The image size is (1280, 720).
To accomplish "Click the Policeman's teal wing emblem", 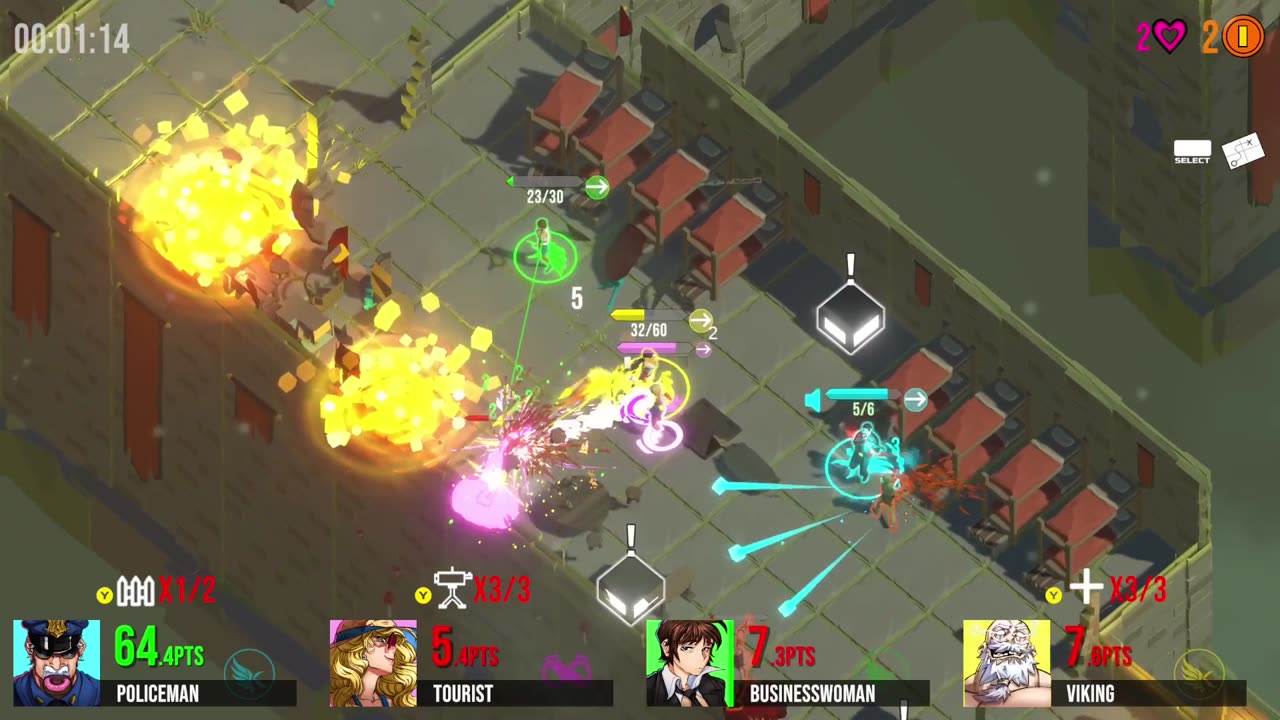I will click(249, 669).
